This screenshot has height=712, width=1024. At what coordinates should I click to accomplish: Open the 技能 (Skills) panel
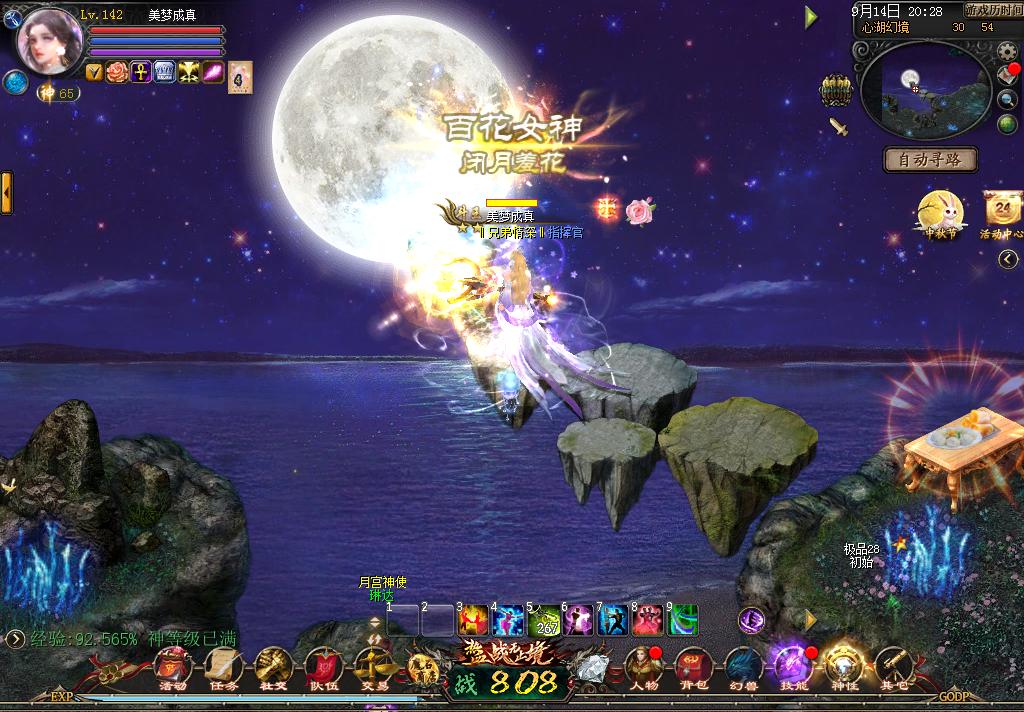[x=790, y=664]
